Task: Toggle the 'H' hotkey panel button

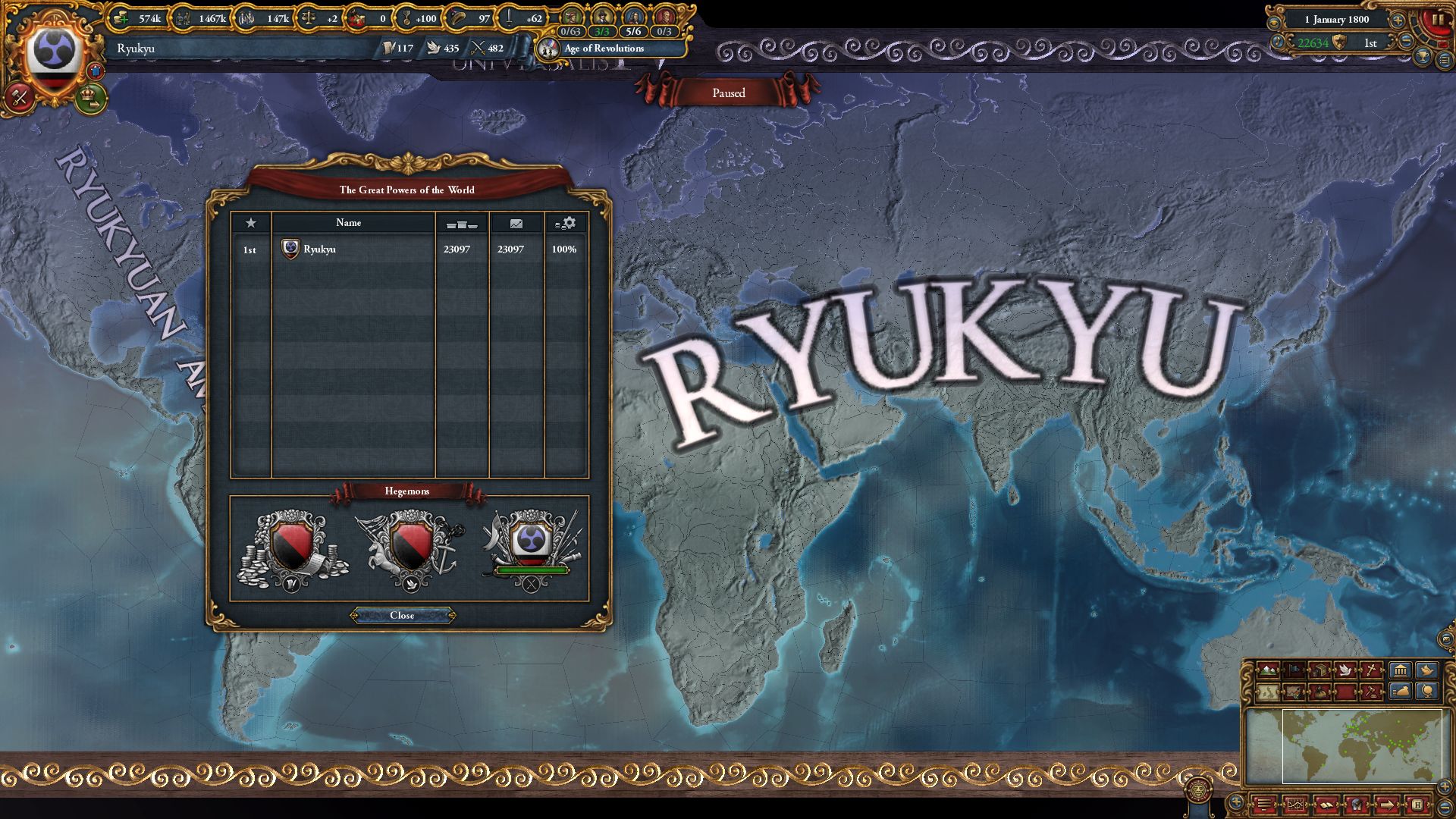Action: pyautogui.click(x=1417, y=804)
